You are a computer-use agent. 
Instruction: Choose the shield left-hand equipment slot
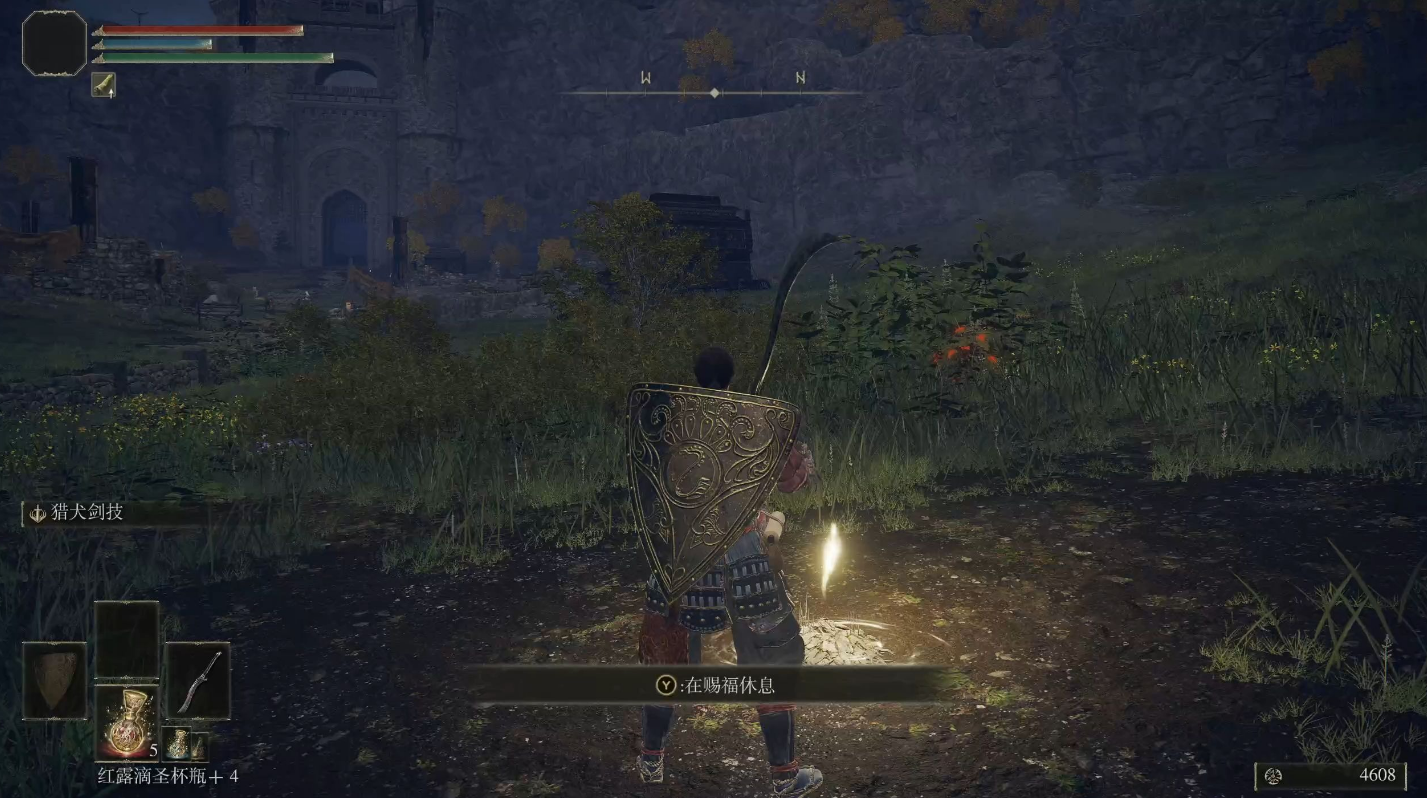tap(54, 680)
